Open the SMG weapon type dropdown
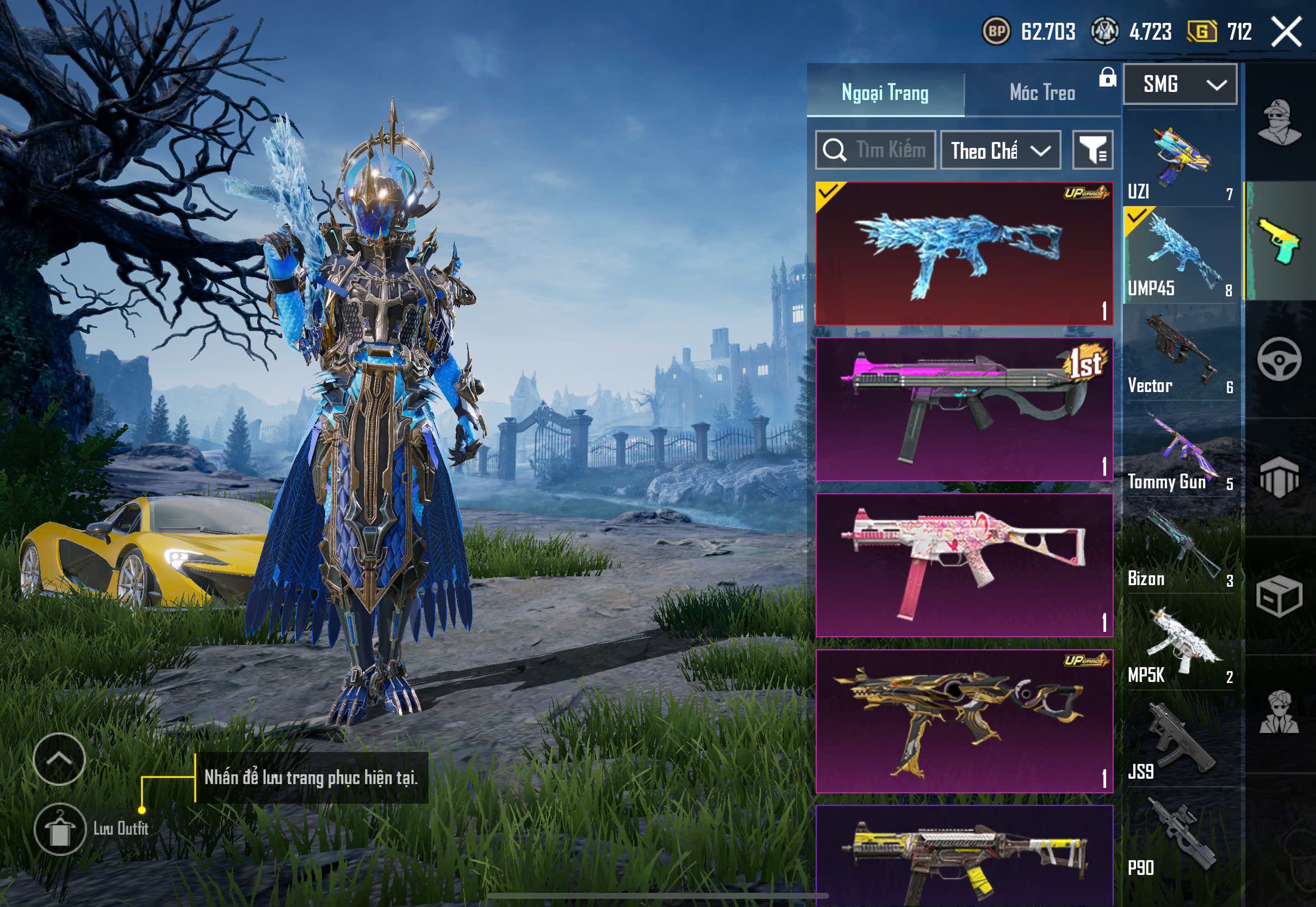1316x907 pixels. tap(1180, 85)
